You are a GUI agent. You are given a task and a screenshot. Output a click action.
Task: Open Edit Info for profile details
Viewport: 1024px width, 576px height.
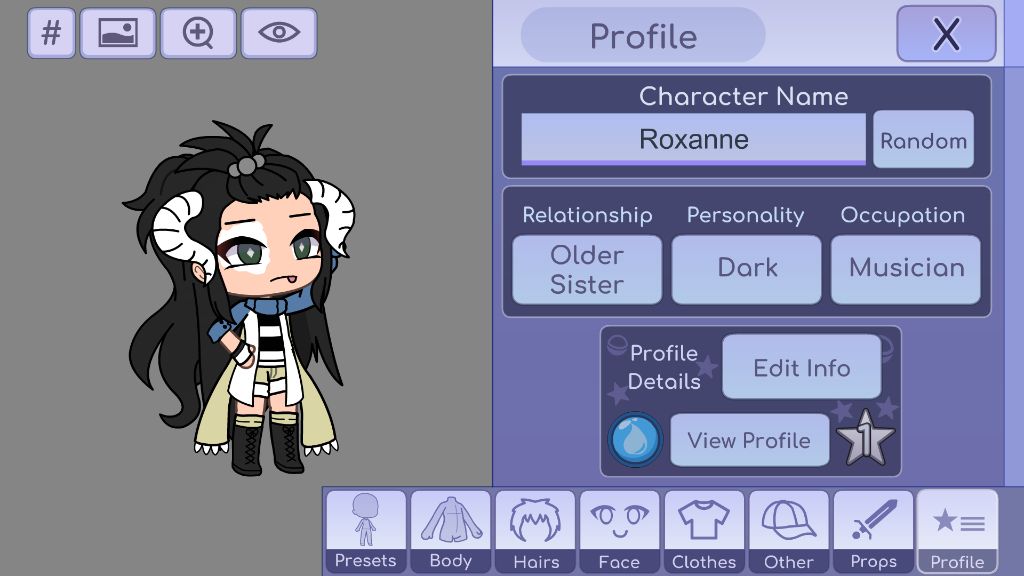[801, 367]
